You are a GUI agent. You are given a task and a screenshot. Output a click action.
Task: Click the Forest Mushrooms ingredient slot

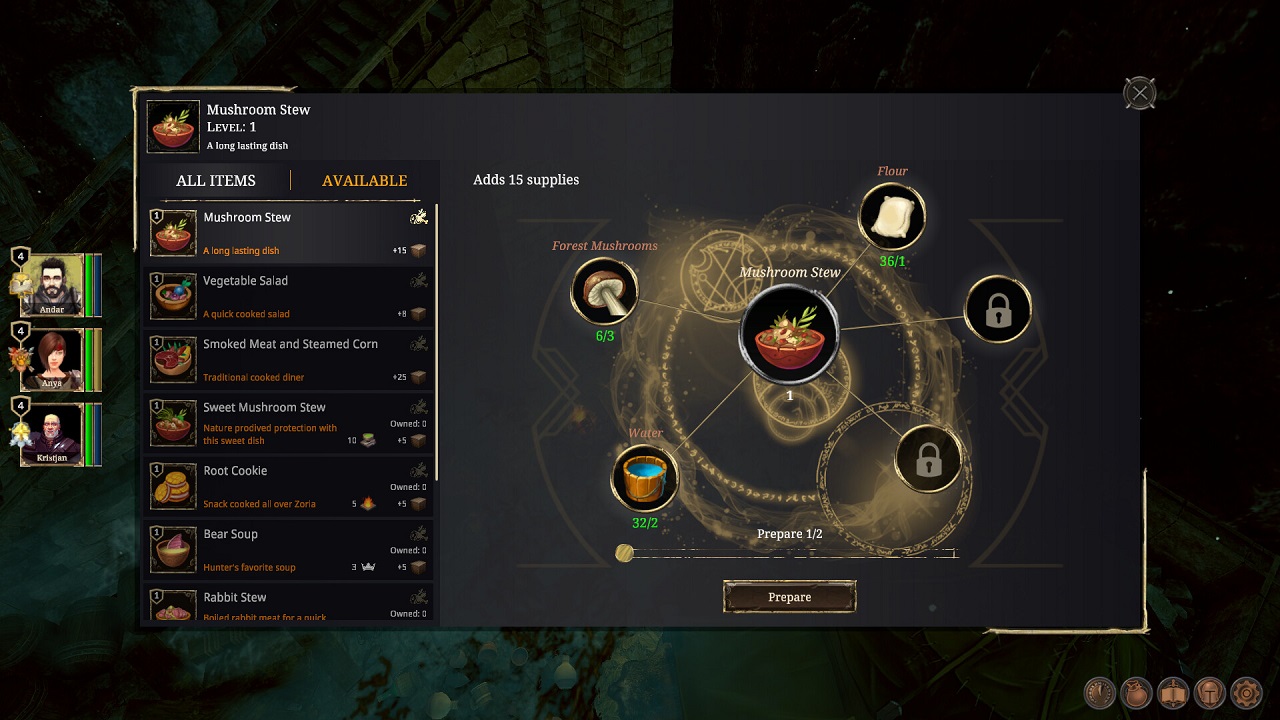tap(604, 291)
